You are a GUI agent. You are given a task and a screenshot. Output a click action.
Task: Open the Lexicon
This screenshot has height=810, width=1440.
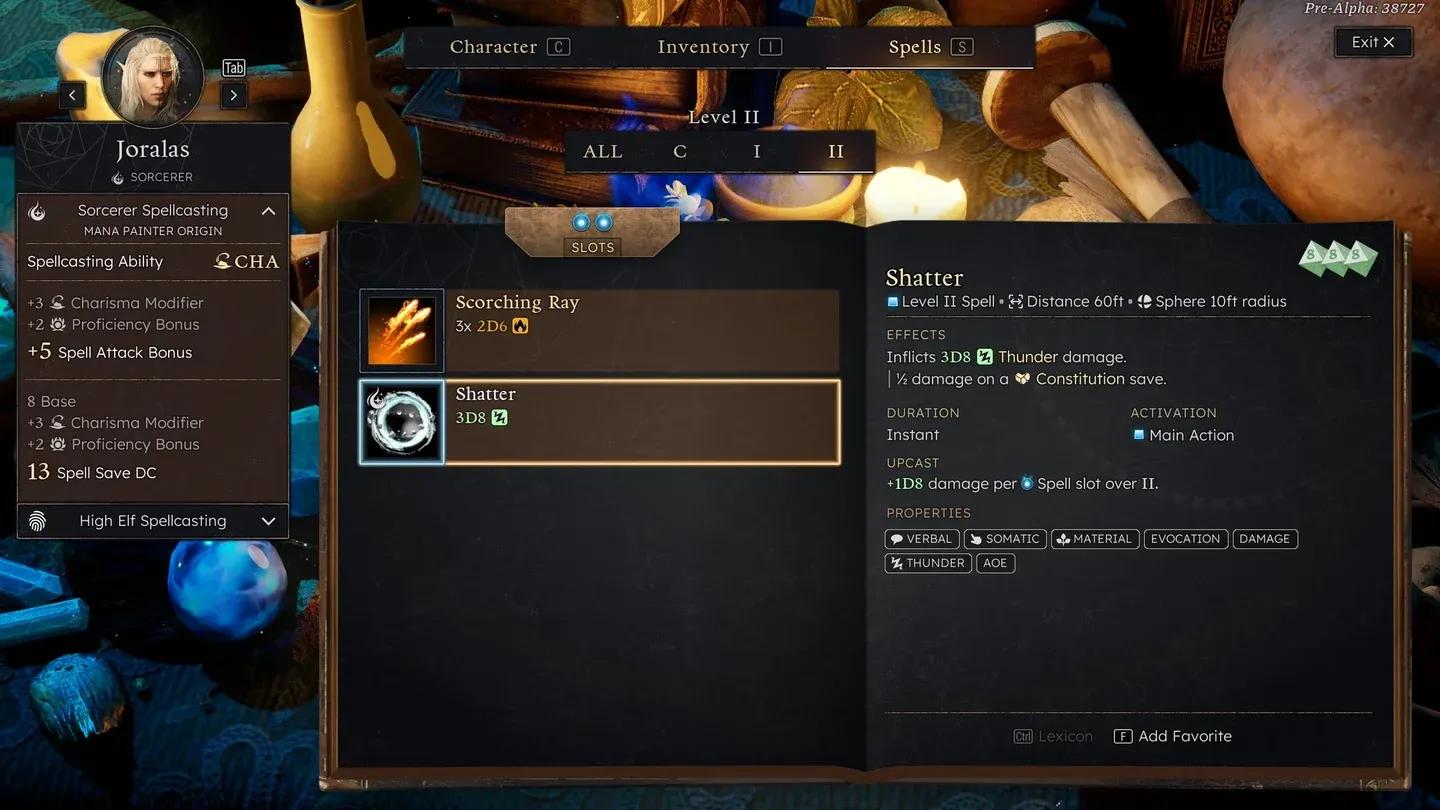pos(1054,736)
